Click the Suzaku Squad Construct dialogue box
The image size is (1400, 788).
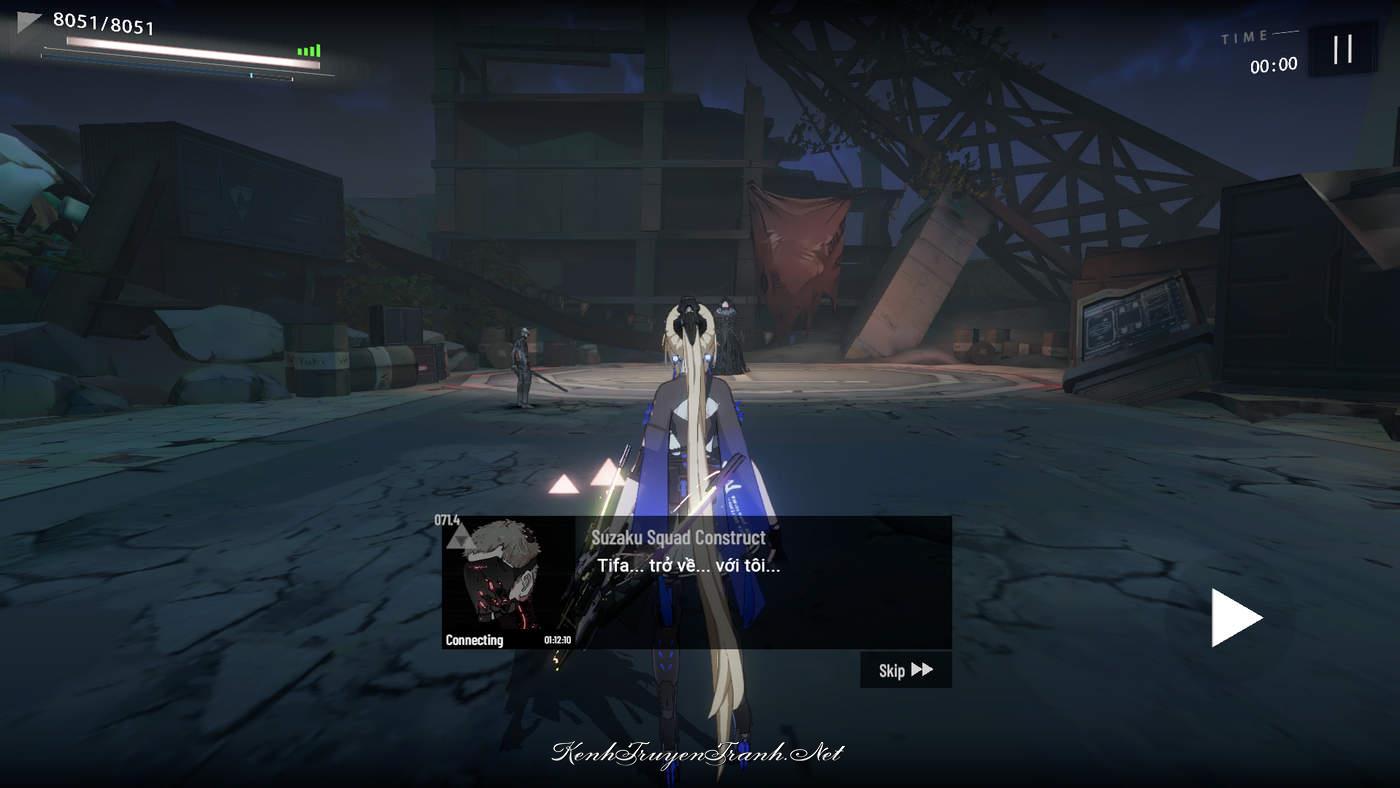760,583
